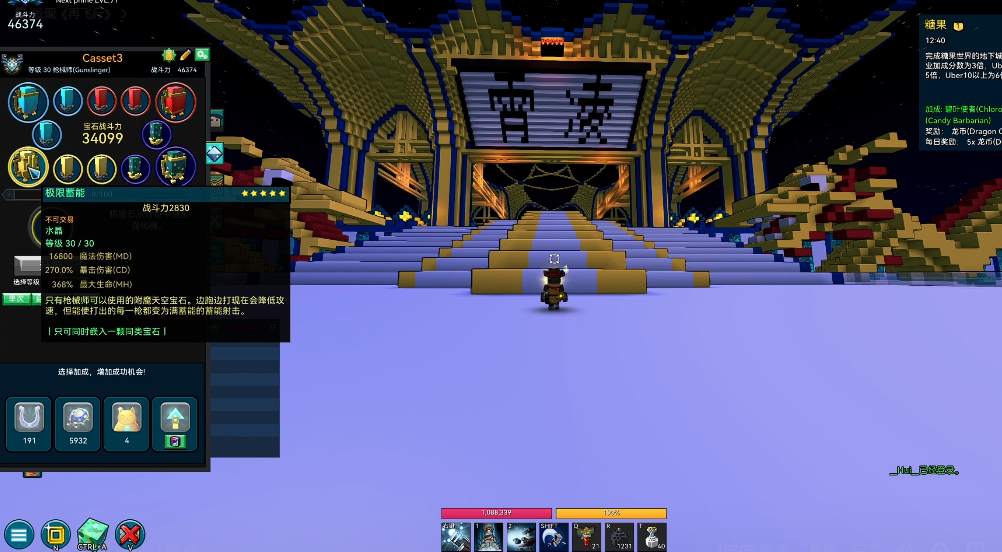Image resolution: width=1002 pixels, height=552 pixels.
Task: Activate the crescent moon SHIFT dodge ability
Action: [553, 537]
